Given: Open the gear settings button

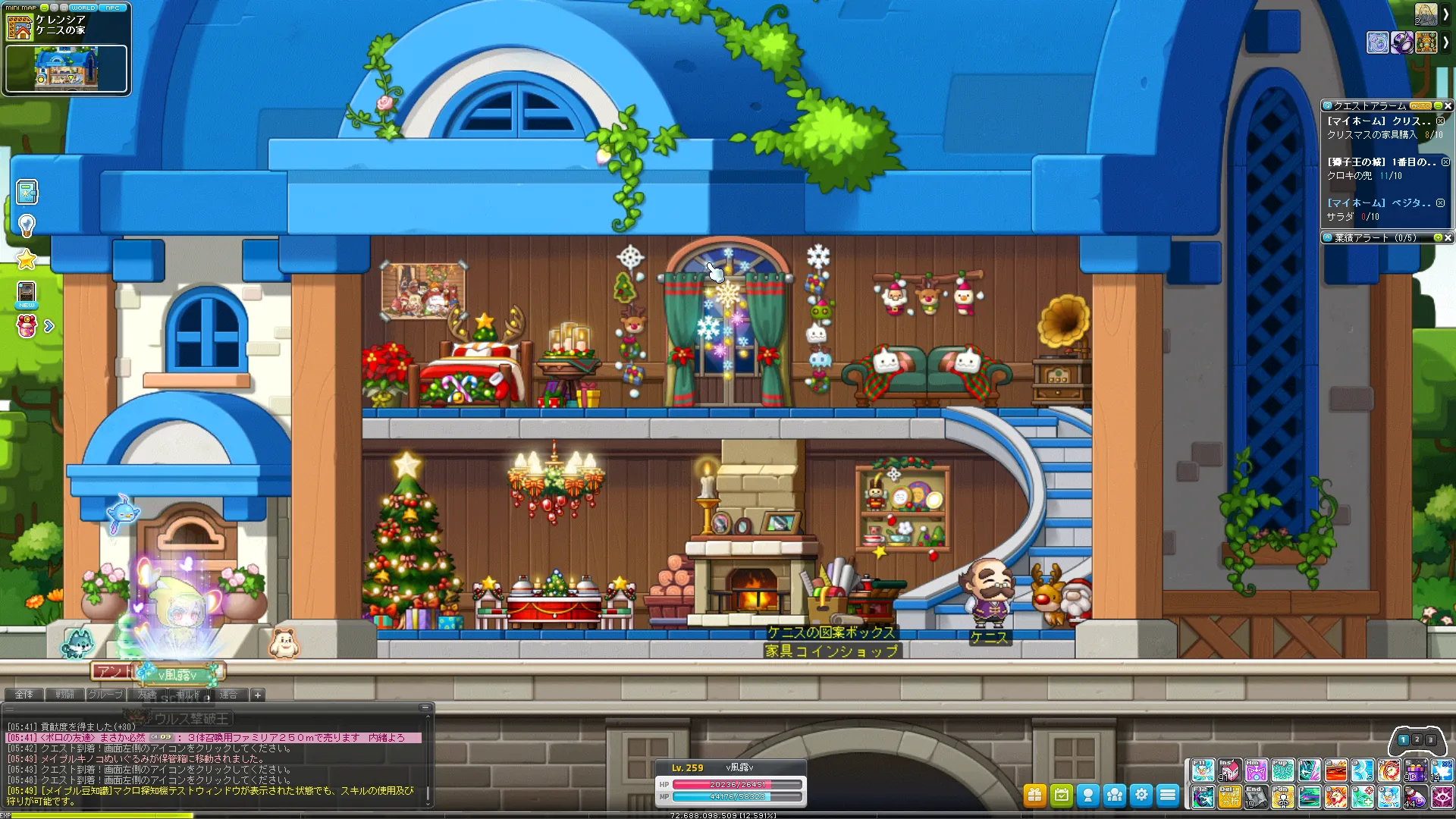Looking at the screenshot, I should point(1141,795).
